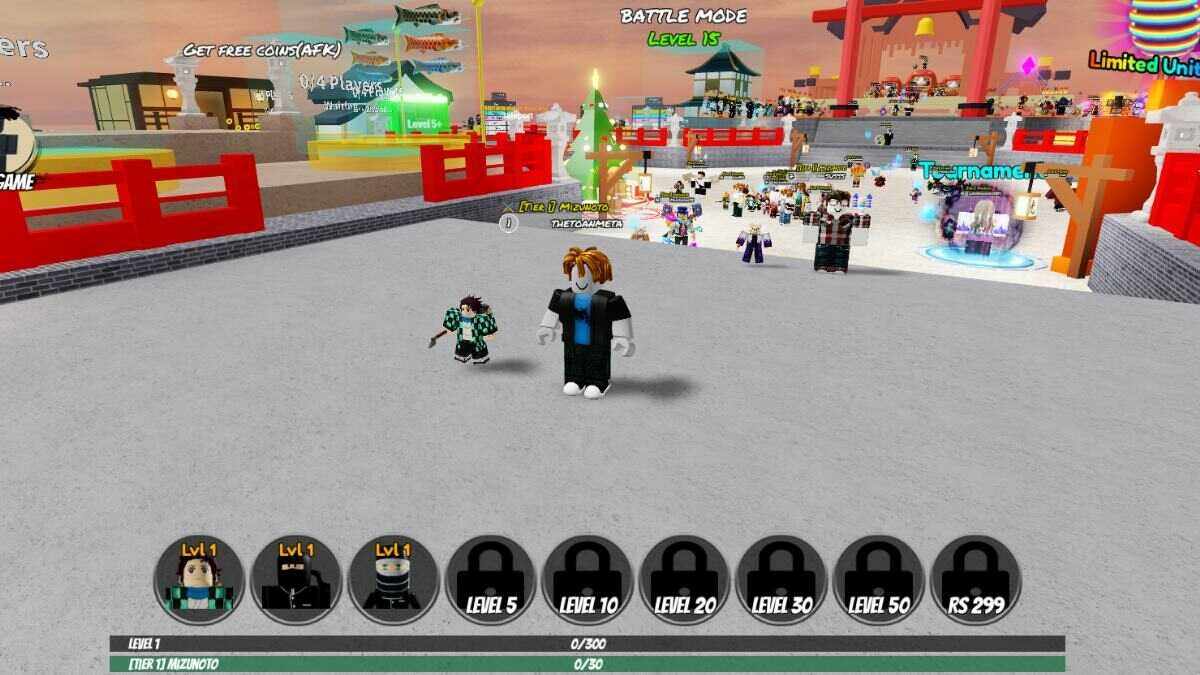Viewport: 1200px width, 675px height.
Task: Open the round GAME button
Action: point(14,150)
